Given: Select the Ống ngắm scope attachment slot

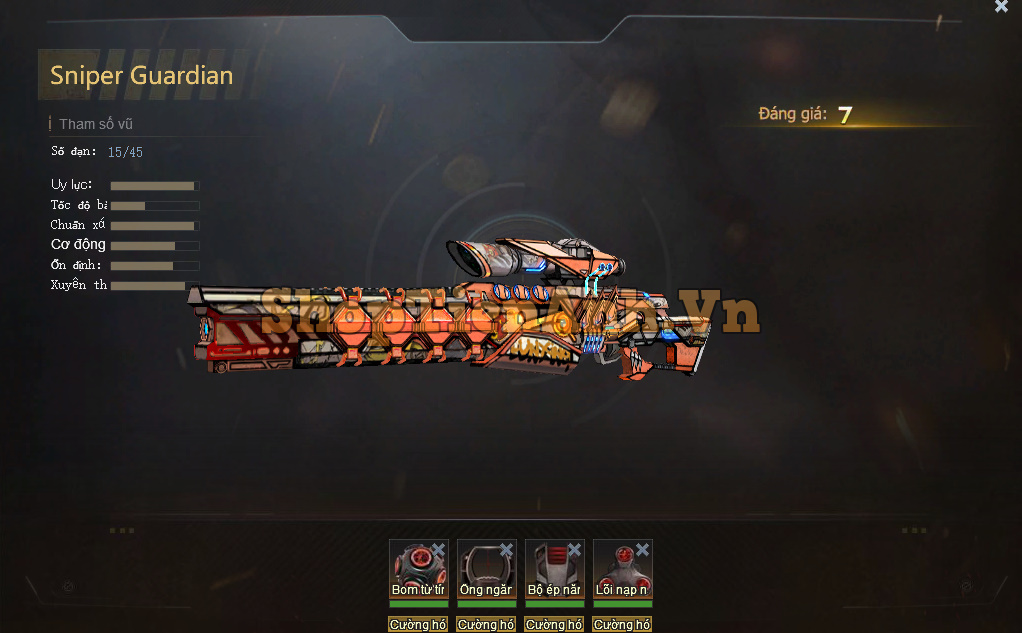Looking at the screenshot, I should point(483,569).
